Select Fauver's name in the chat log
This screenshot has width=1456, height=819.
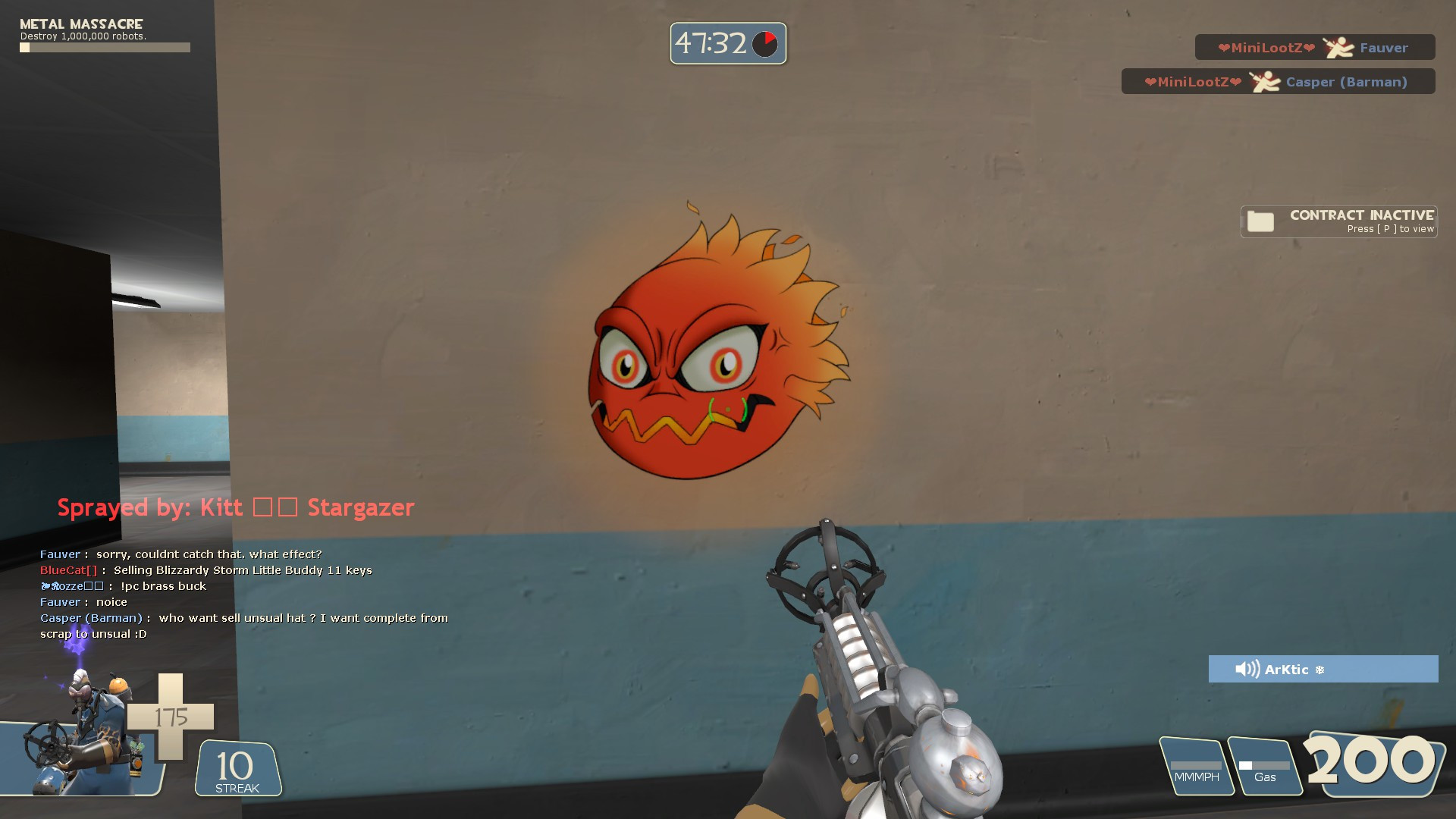tap(60, 554)
